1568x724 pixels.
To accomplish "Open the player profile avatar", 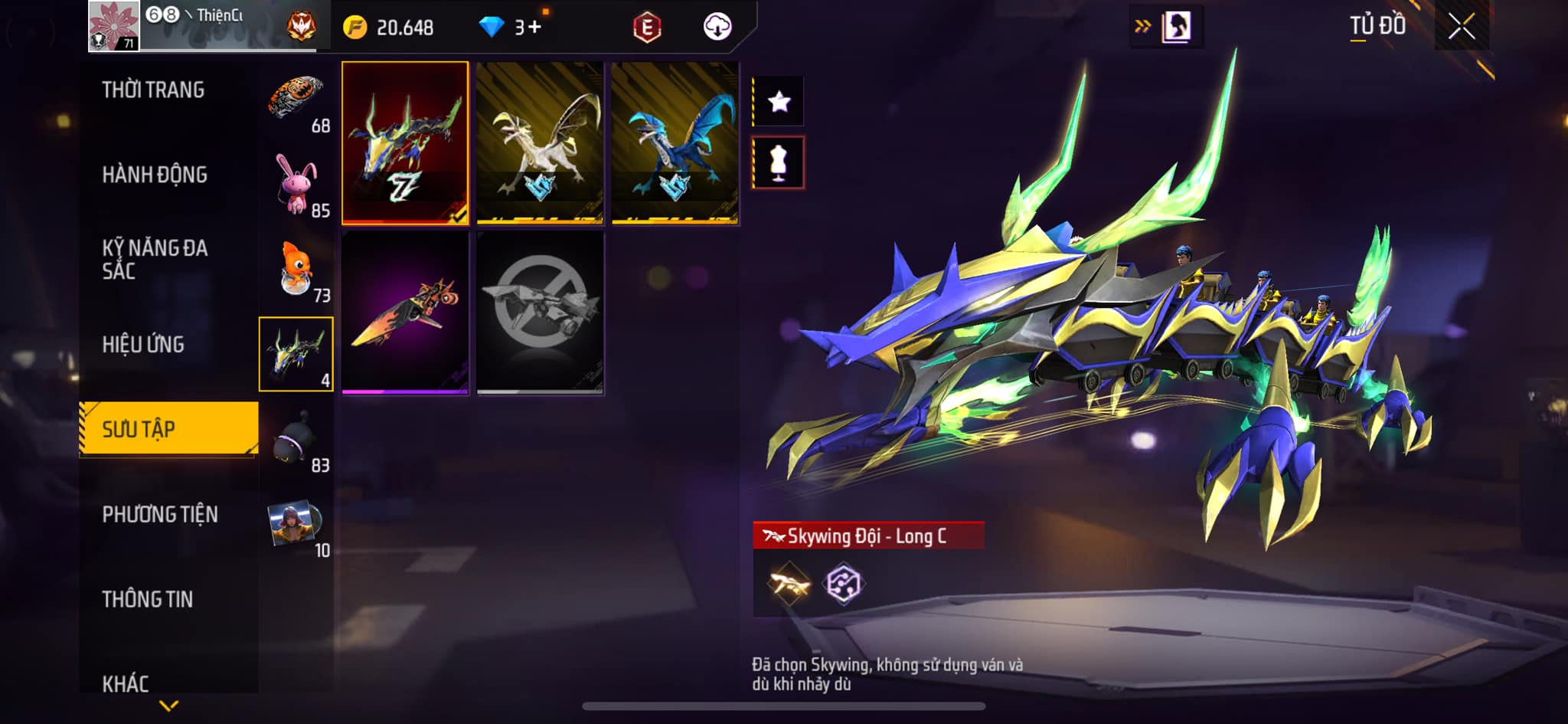I will [x=114, y=26].
